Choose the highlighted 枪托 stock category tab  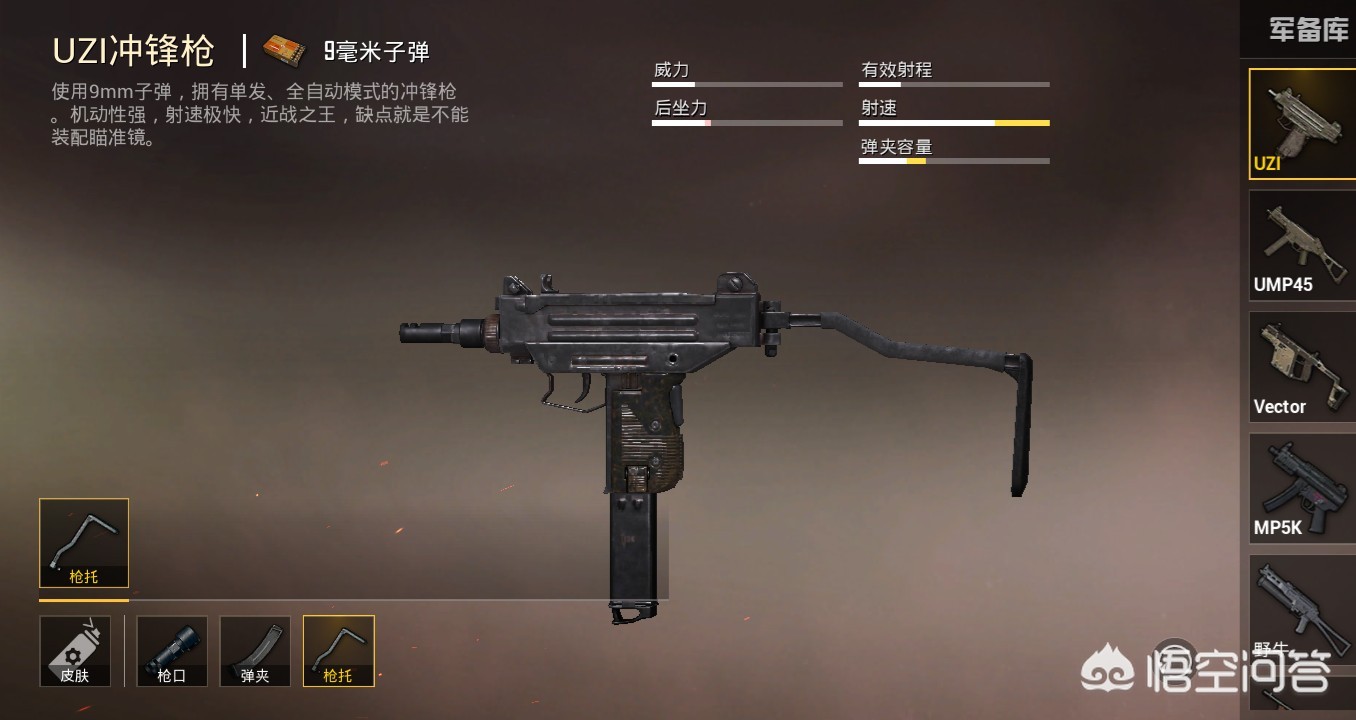pyautogui.click(x=339, y=651)
